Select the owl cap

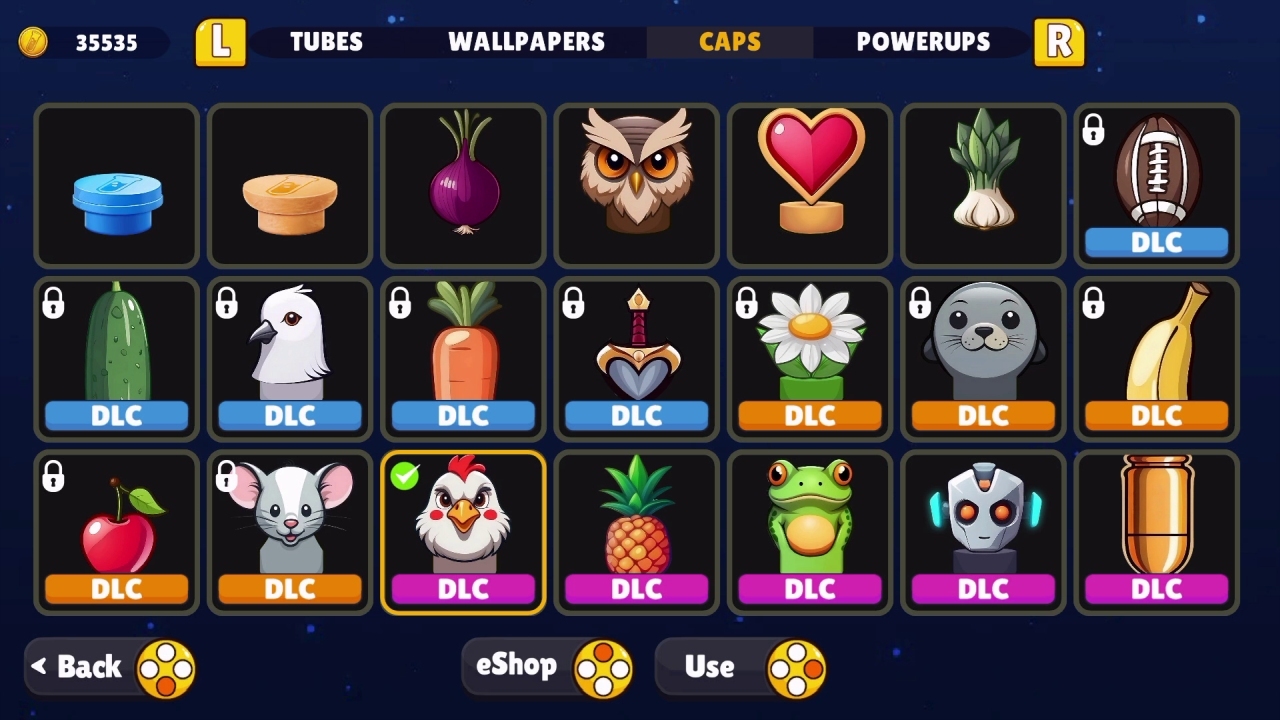click(636, 186)
